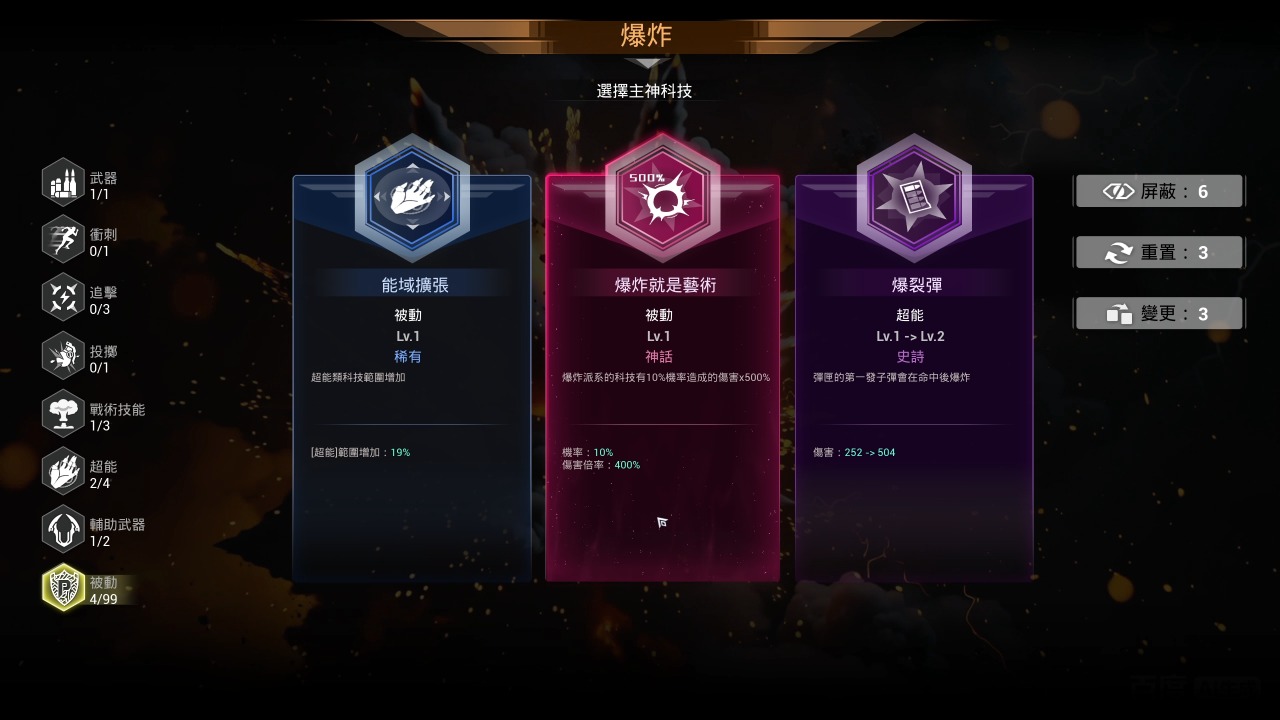
Task: Use the 屏蔽 block button
Action: coord(1159,191)
